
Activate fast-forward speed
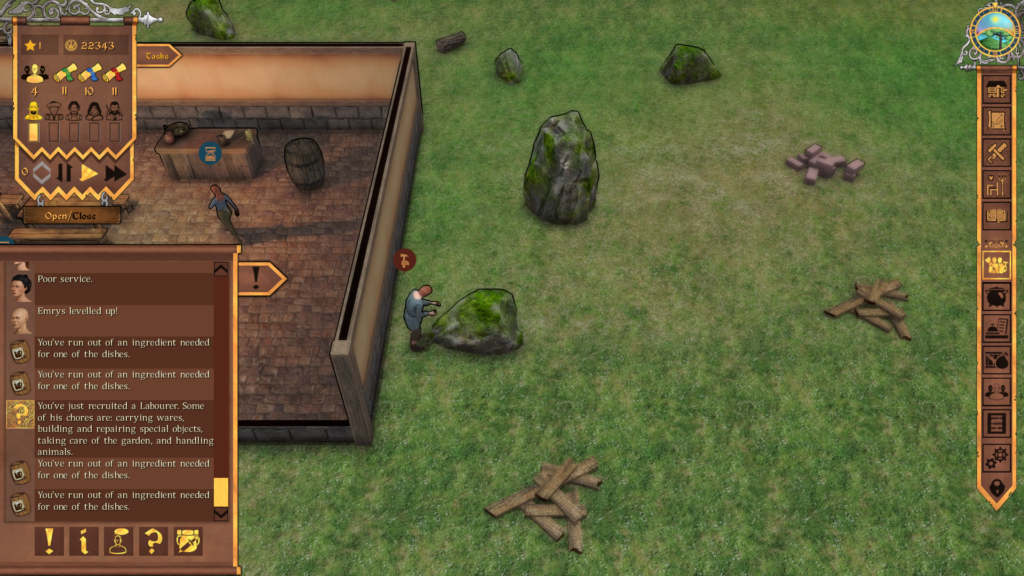point(116,173)
